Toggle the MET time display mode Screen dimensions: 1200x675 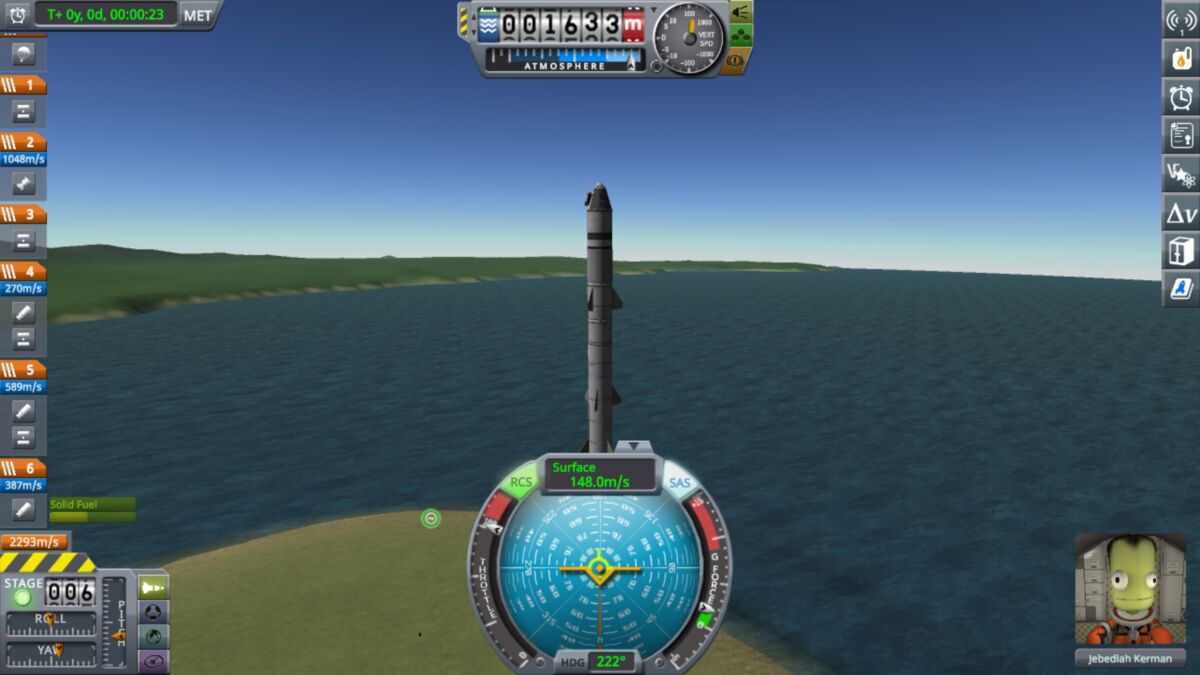[x=198, y=15]
